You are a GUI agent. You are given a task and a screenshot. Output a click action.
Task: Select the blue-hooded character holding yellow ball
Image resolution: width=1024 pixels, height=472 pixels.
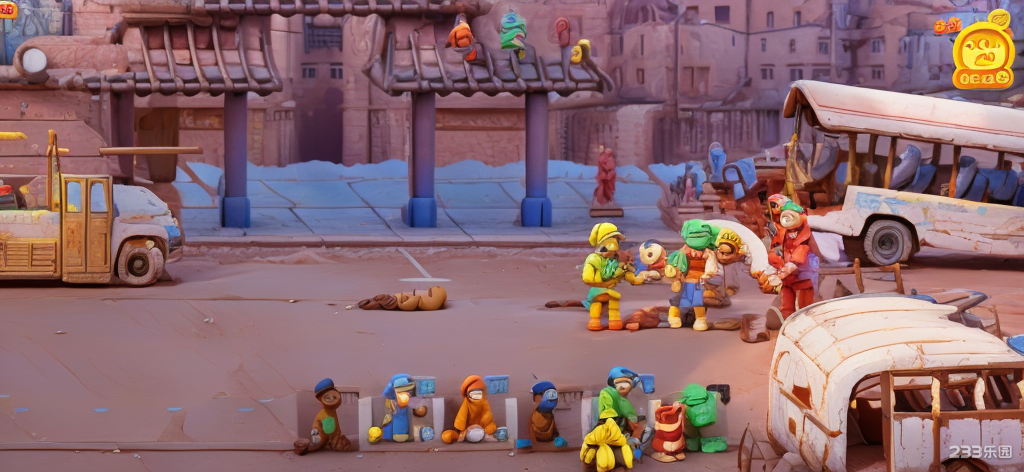pos(399,409)
